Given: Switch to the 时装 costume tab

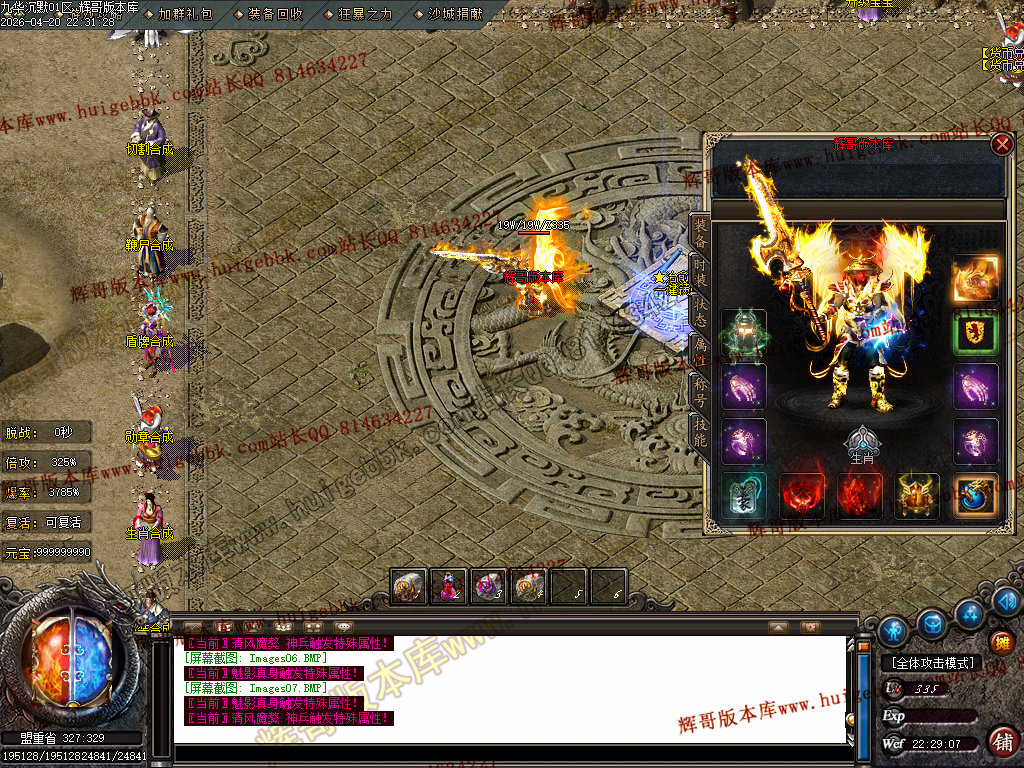Looking at the screenshot, I should pos(700,269).
